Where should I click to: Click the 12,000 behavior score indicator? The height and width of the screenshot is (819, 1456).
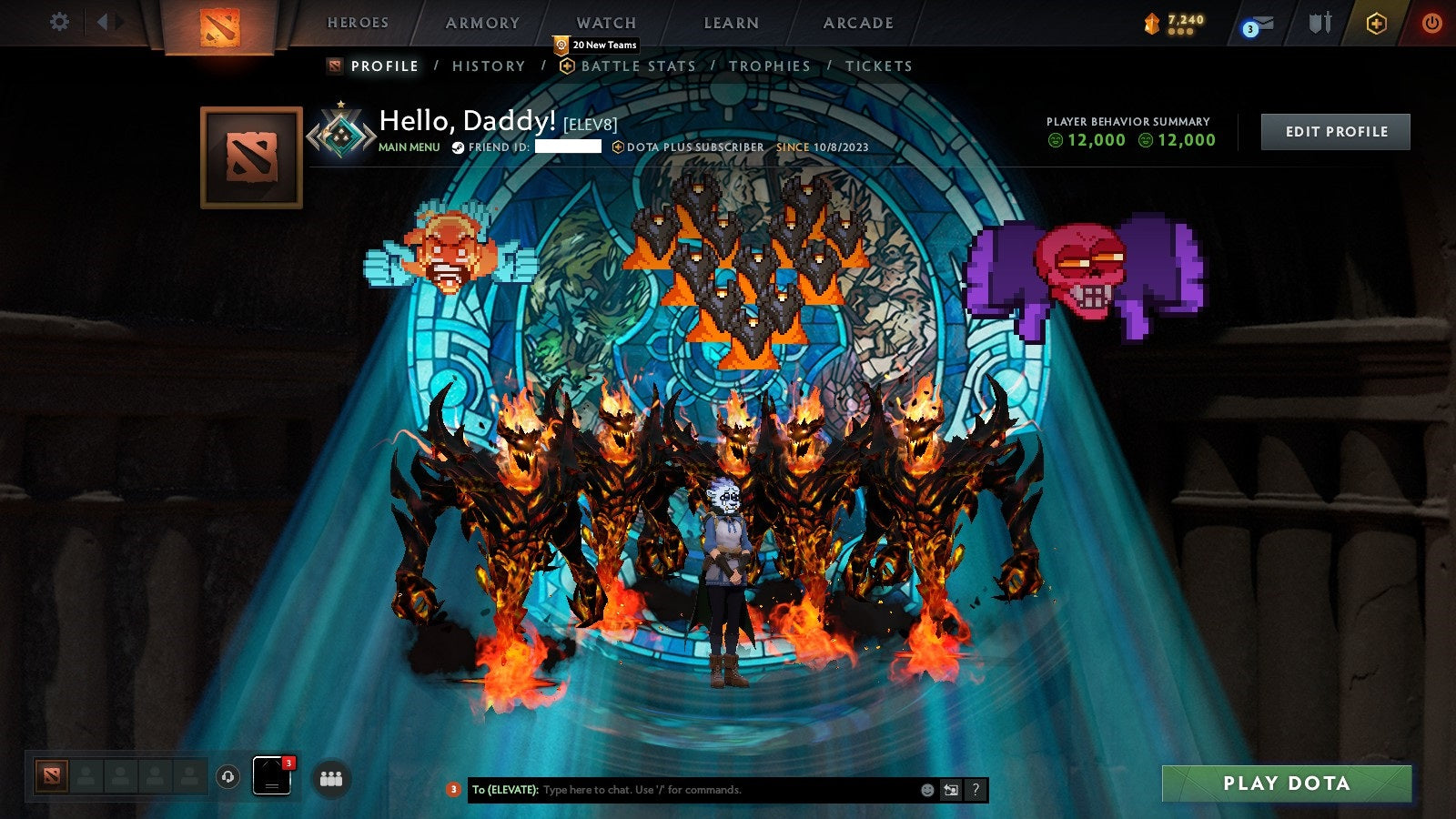click(1096, 140)
